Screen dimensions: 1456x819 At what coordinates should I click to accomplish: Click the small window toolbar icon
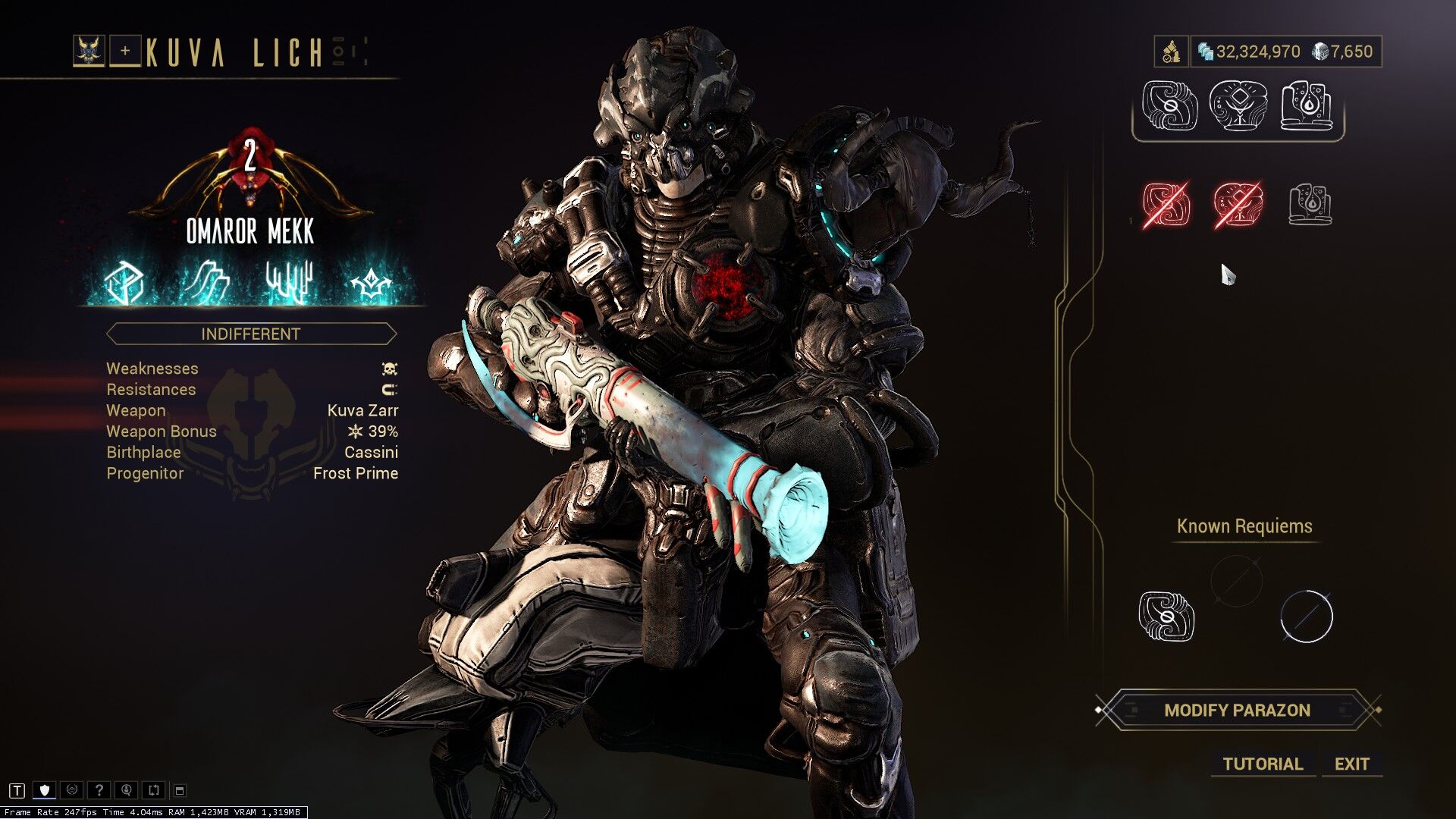pos(180,790)
